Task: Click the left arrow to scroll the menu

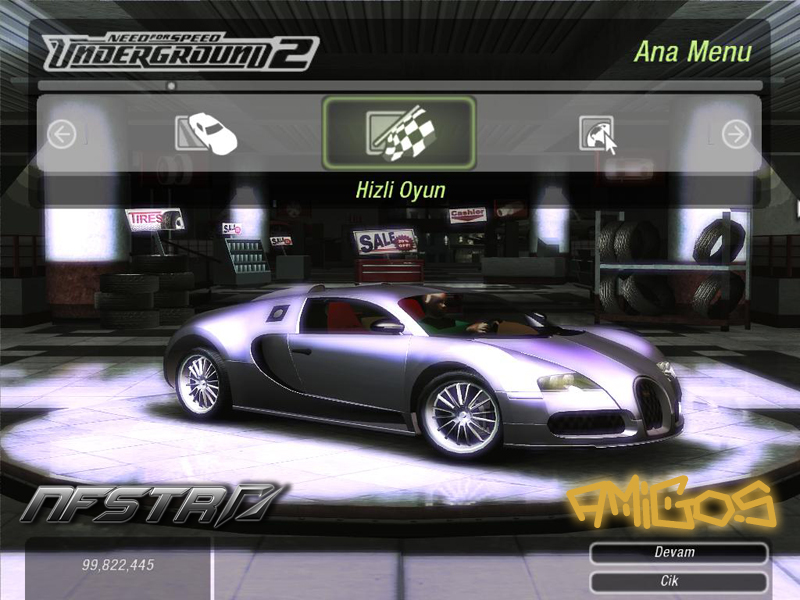Action: tap(62, 134)
